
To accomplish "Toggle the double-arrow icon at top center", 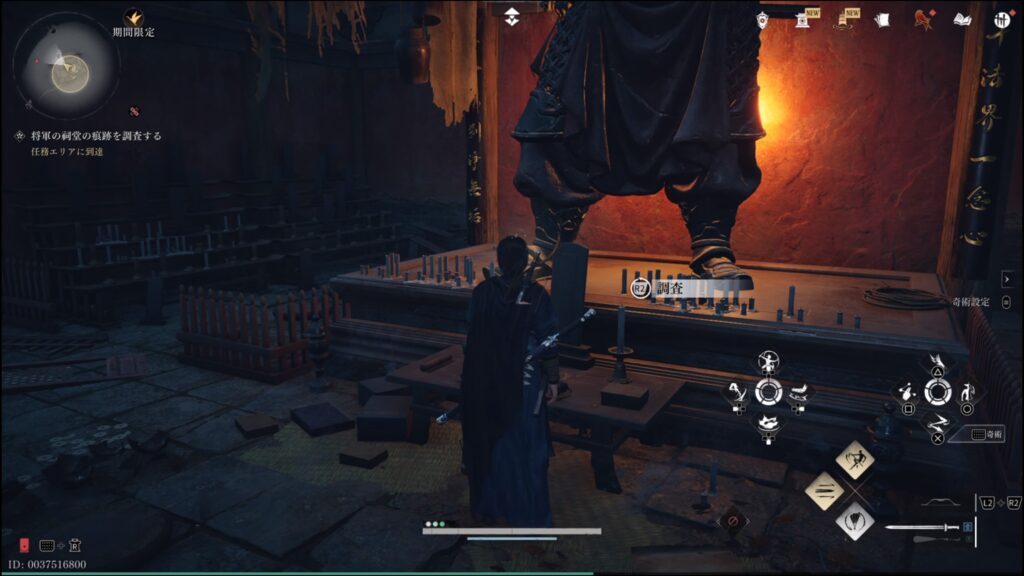I will 511,17.
